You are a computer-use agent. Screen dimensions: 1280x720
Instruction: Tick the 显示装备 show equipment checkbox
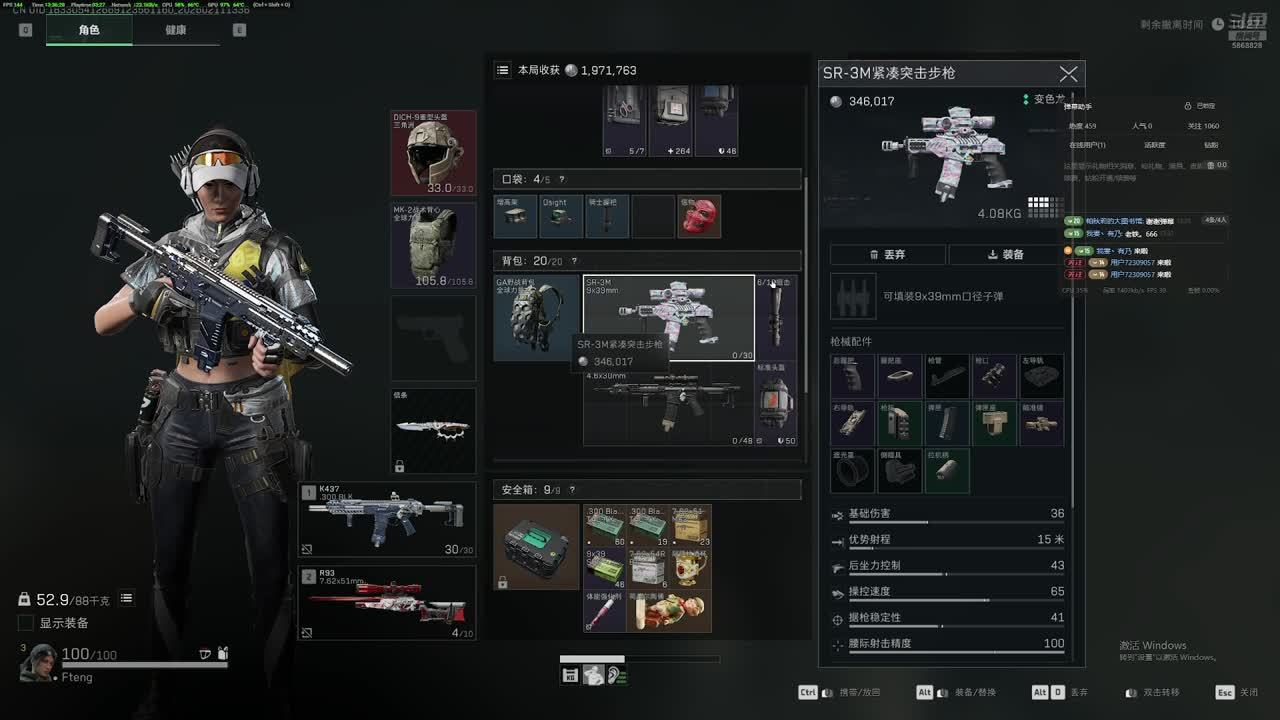[x=26, y=623]
